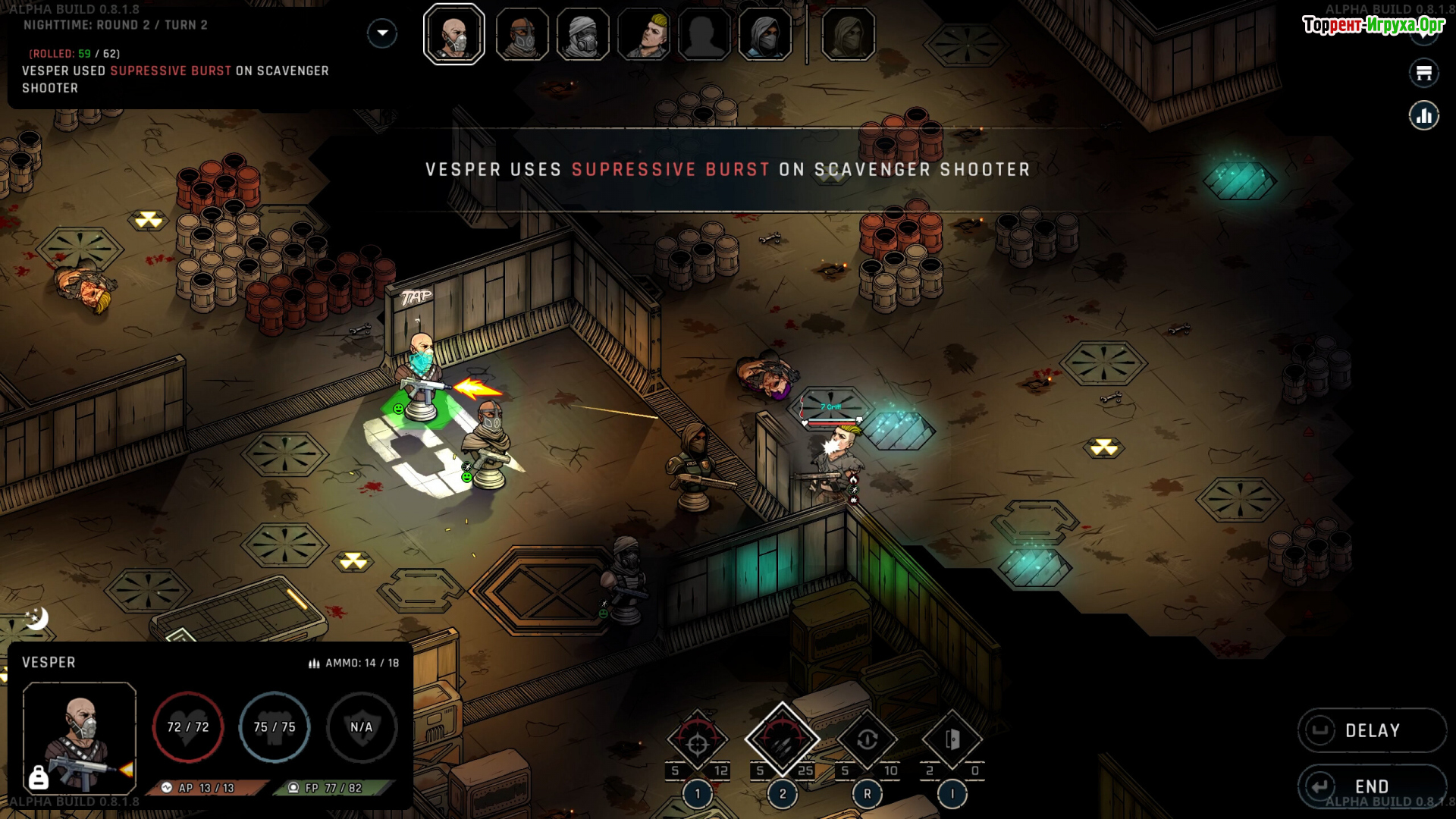Use the reload ammo ability
1456x819 pixels.
pyautogui.click(x=868, y=740)
